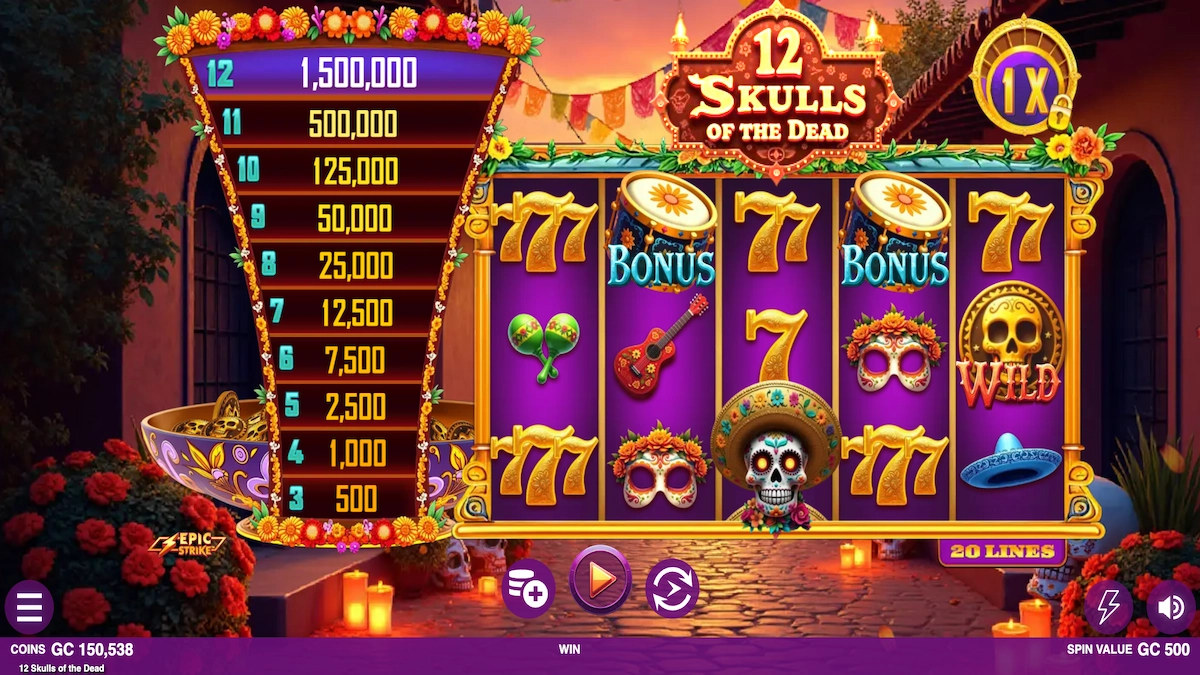Open the hamburger menu
This screenshot has width=1200, height=675.
coord(29,606)
